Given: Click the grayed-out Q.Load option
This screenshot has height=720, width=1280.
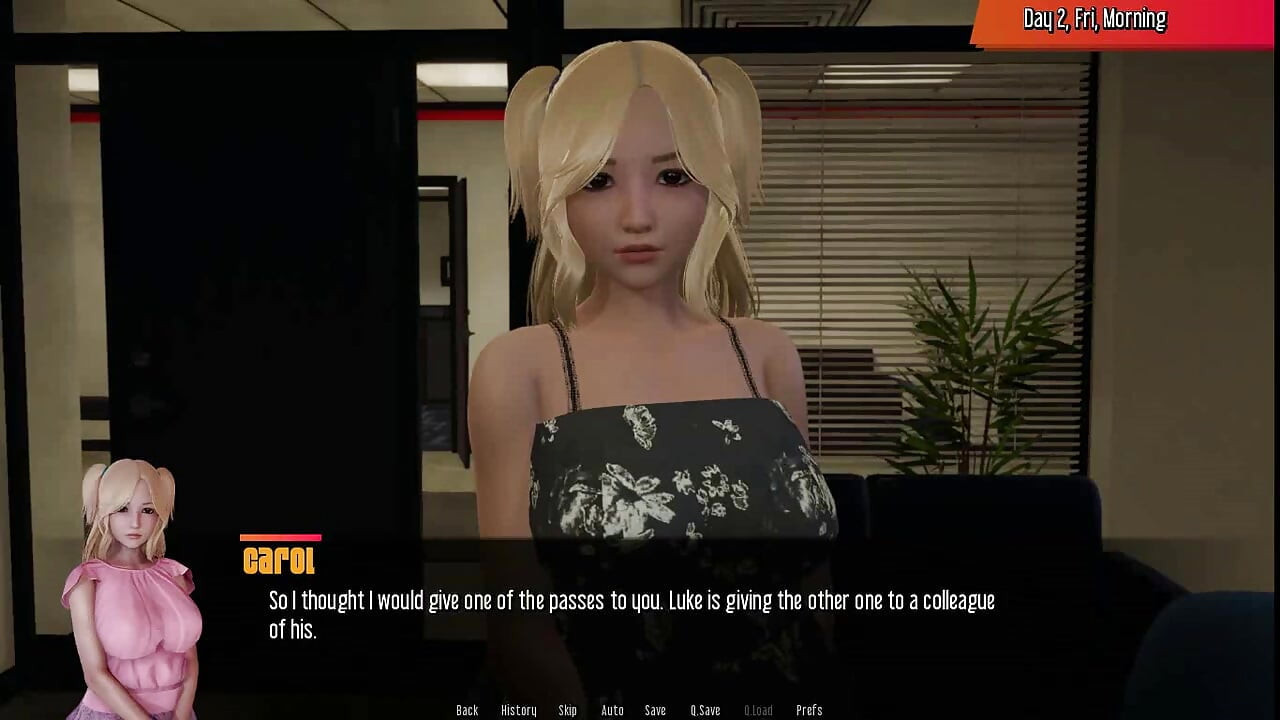Looking at the screenshot, I should click(x=757, y=709).
